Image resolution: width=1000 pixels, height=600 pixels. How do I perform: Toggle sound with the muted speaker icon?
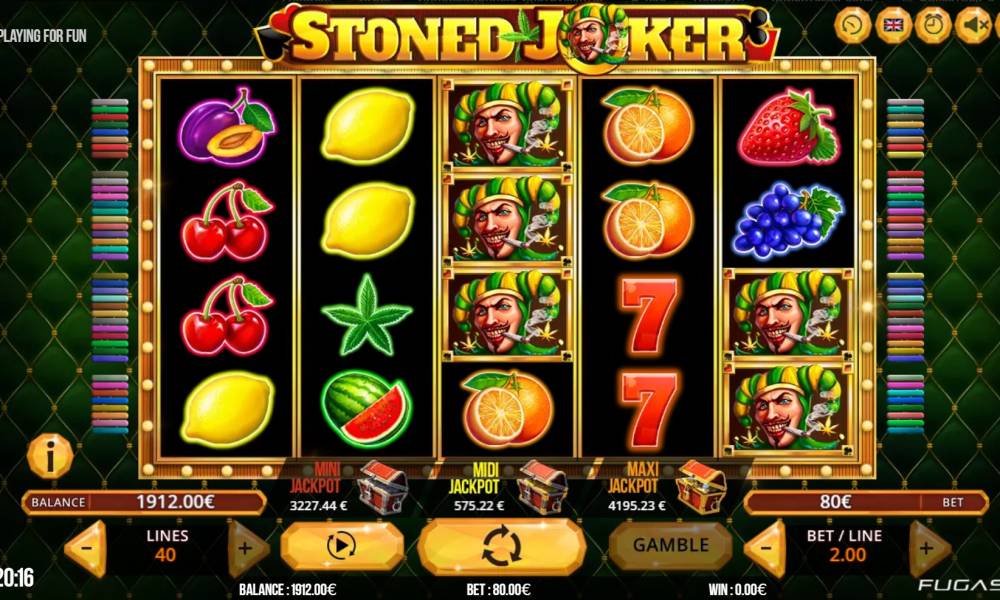click(972, 23)
